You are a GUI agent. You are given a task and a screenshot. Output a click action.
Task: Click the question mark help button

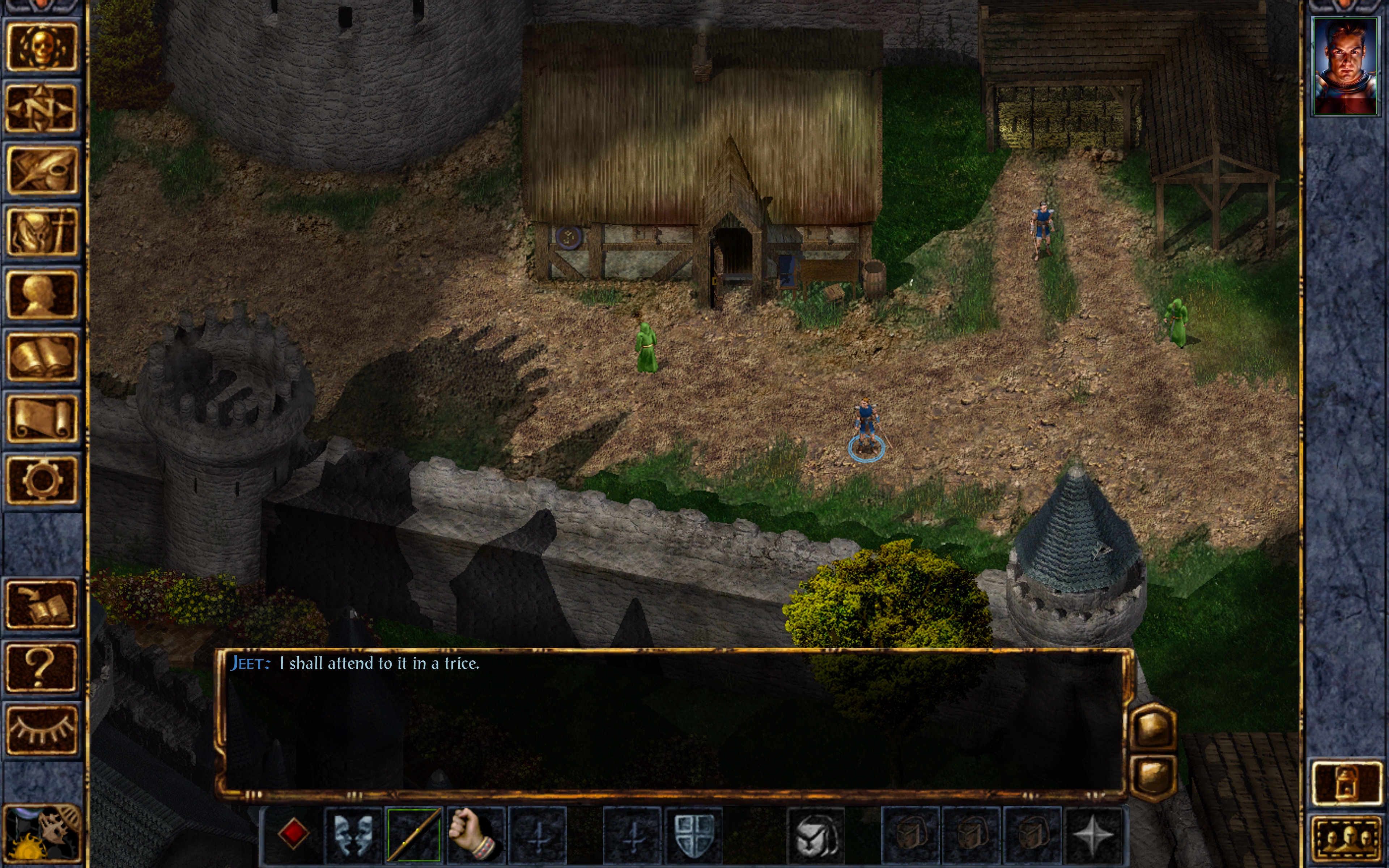click(41, 667)
